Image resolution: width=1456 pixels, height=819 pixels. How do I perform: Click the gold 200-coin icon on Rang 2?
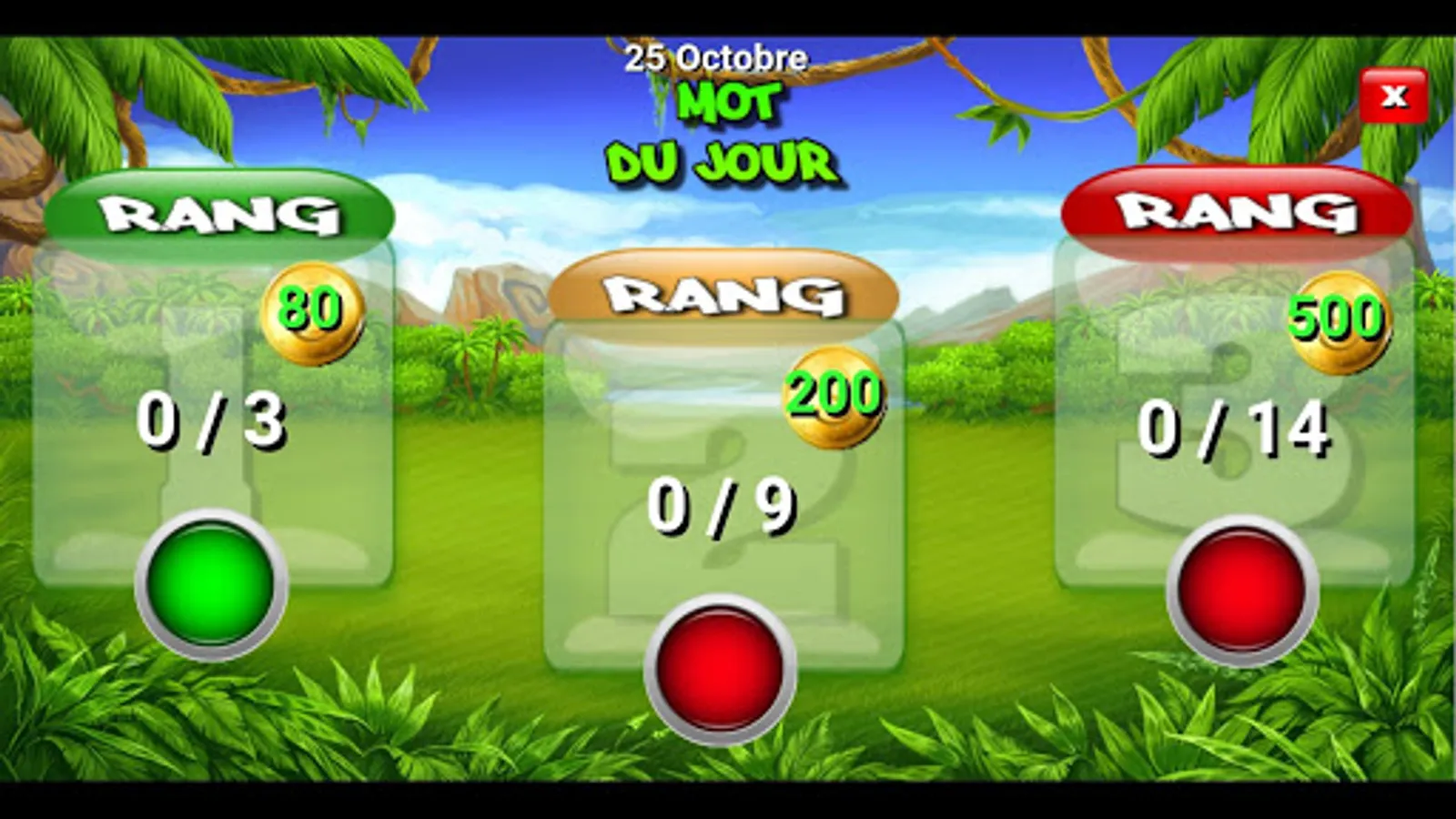click(833, 398)
